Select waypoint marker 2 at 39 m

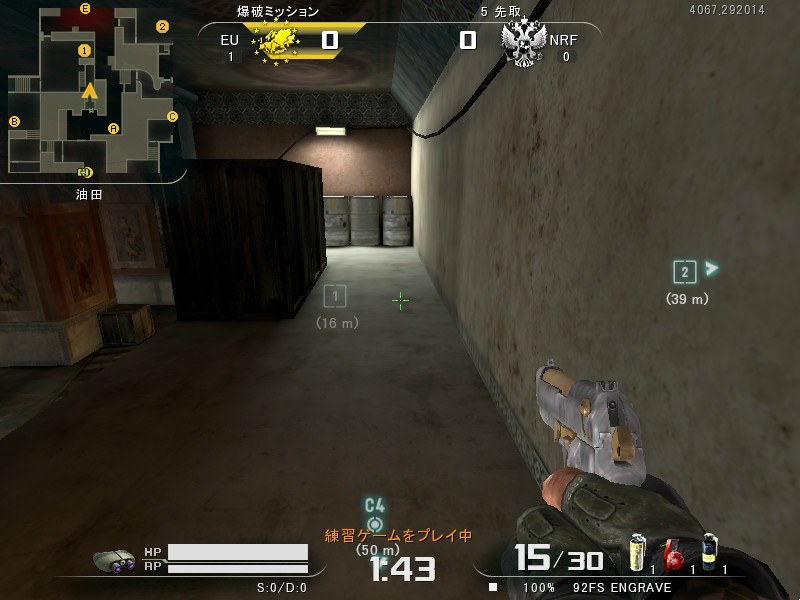(x=684, y=271)
